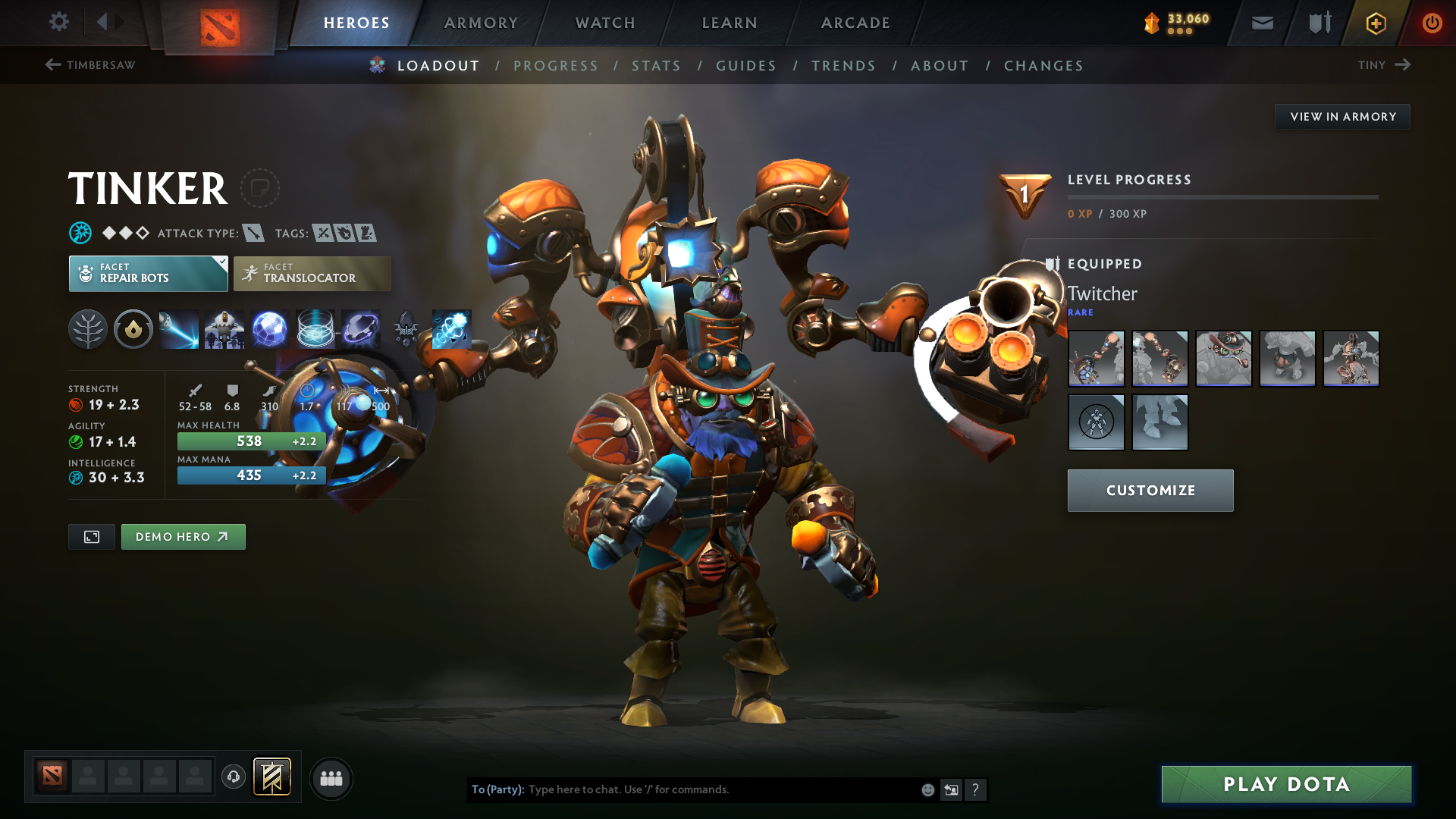
Task: Switch to the STATS tab
Action: [656, 65]
